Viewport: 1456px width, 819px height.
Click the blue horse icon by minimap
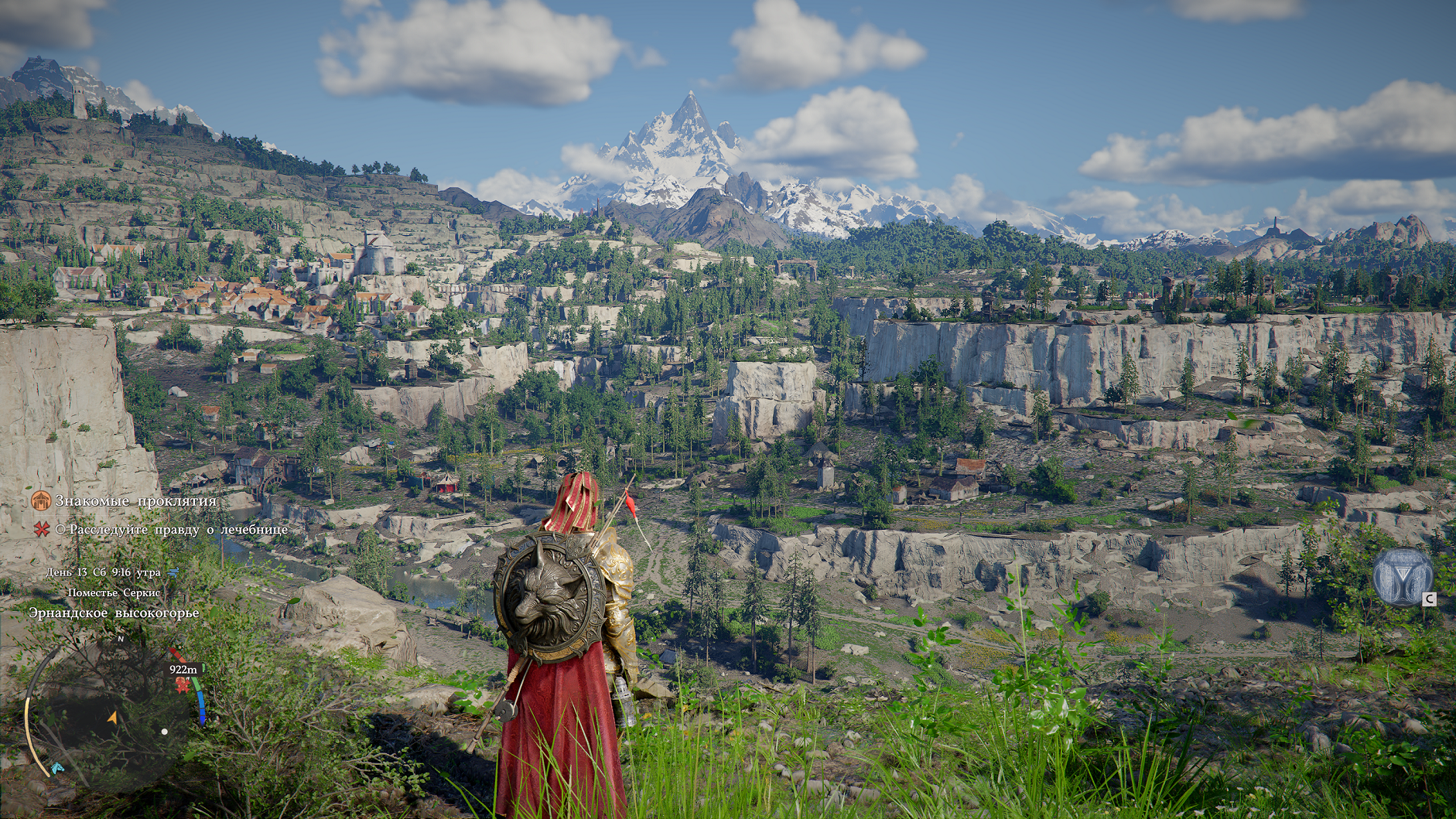(57, 768)
